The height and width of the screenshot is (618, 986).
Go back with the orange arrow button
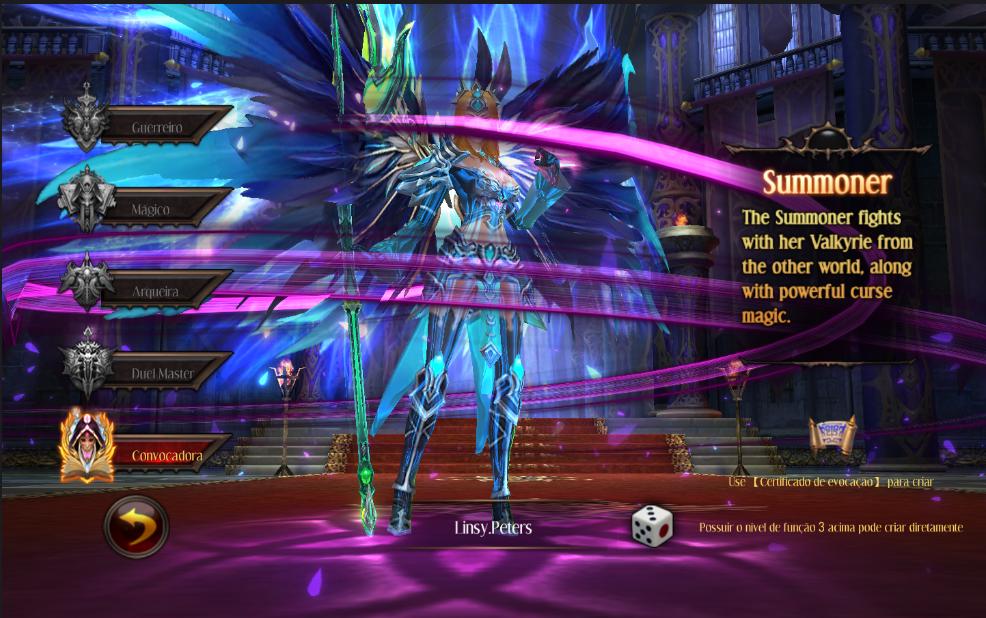[137, 526]
